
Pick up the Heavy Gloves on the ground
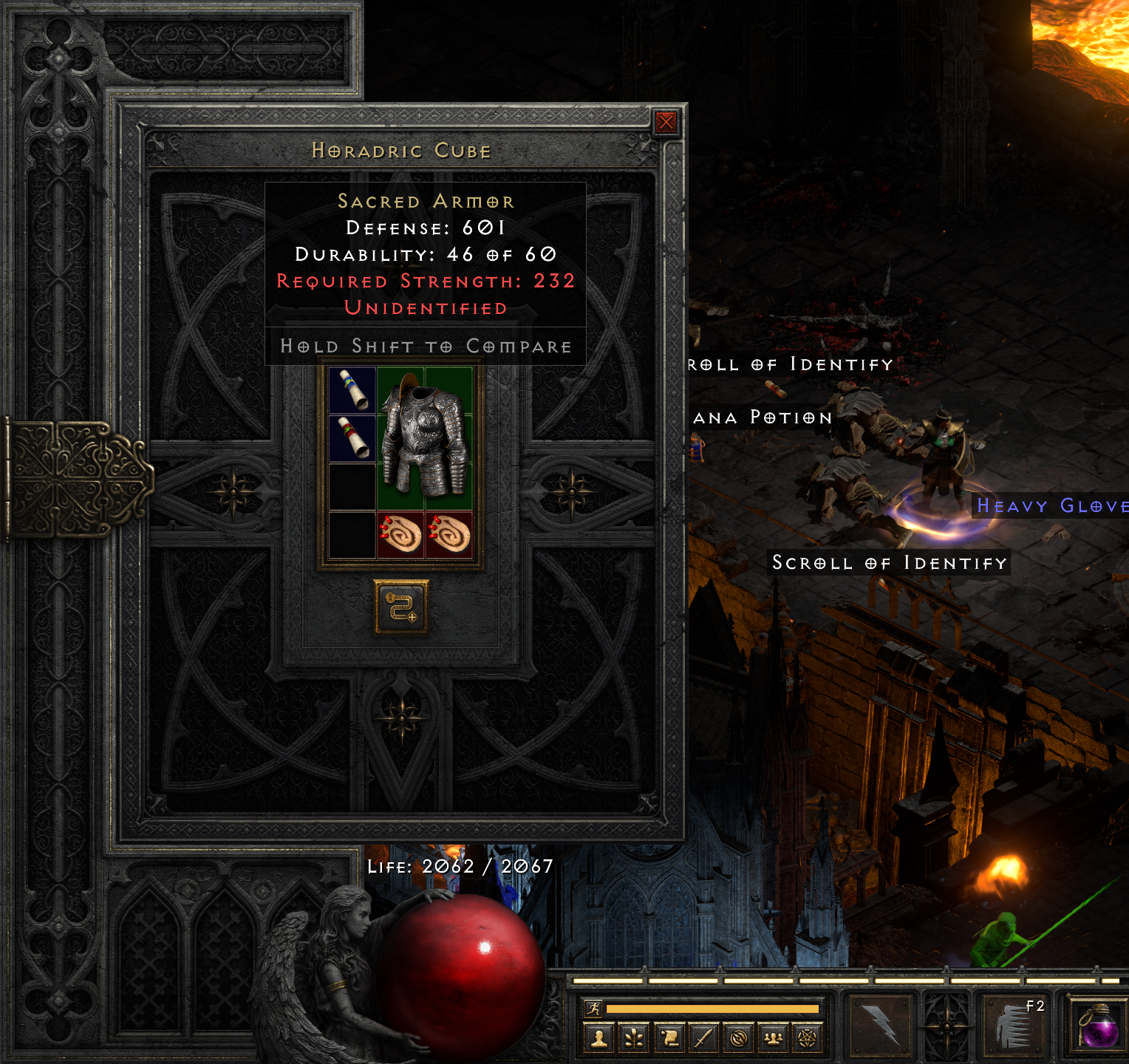click(1051, 506)
